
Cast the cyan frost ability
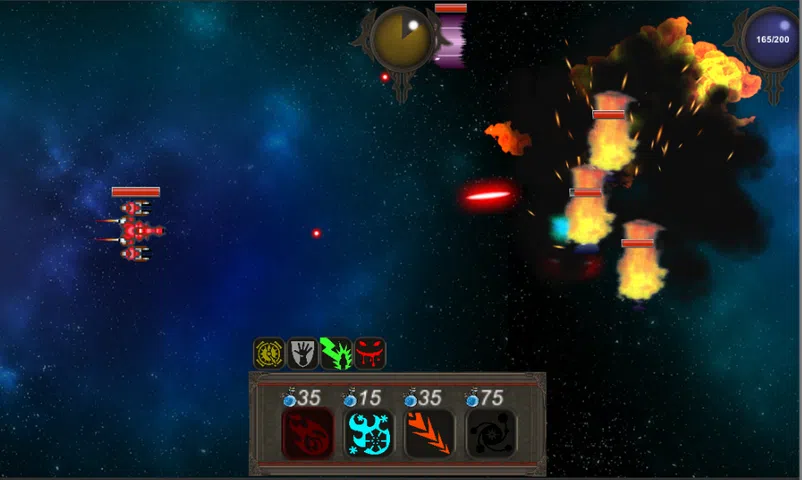tap(368, 433)
